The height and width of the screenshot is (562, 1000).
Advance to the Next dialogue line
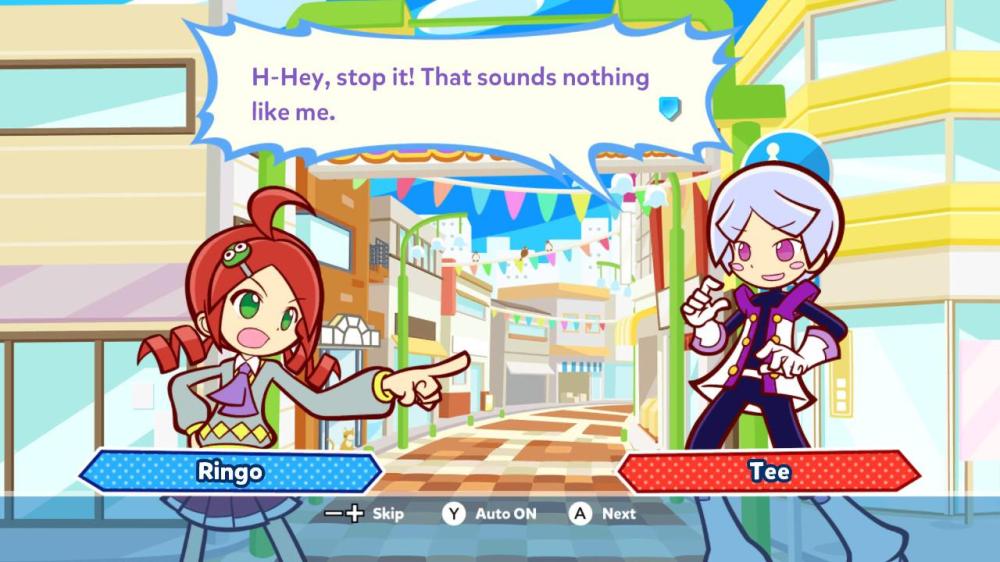tap(603, 514)
